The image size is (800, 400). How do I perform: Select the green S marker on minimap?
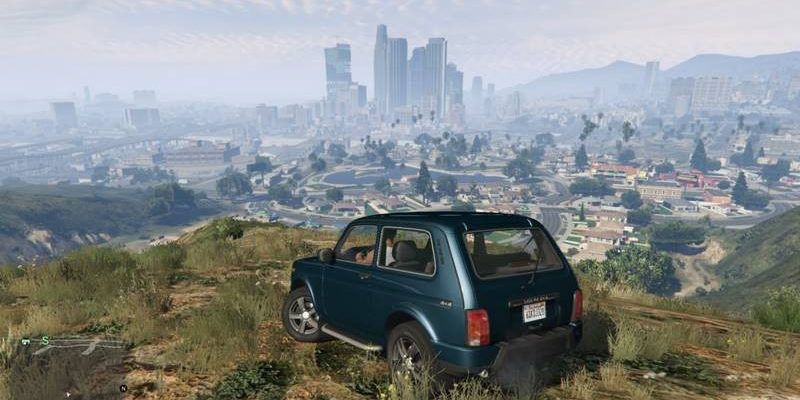pos(45,340)
